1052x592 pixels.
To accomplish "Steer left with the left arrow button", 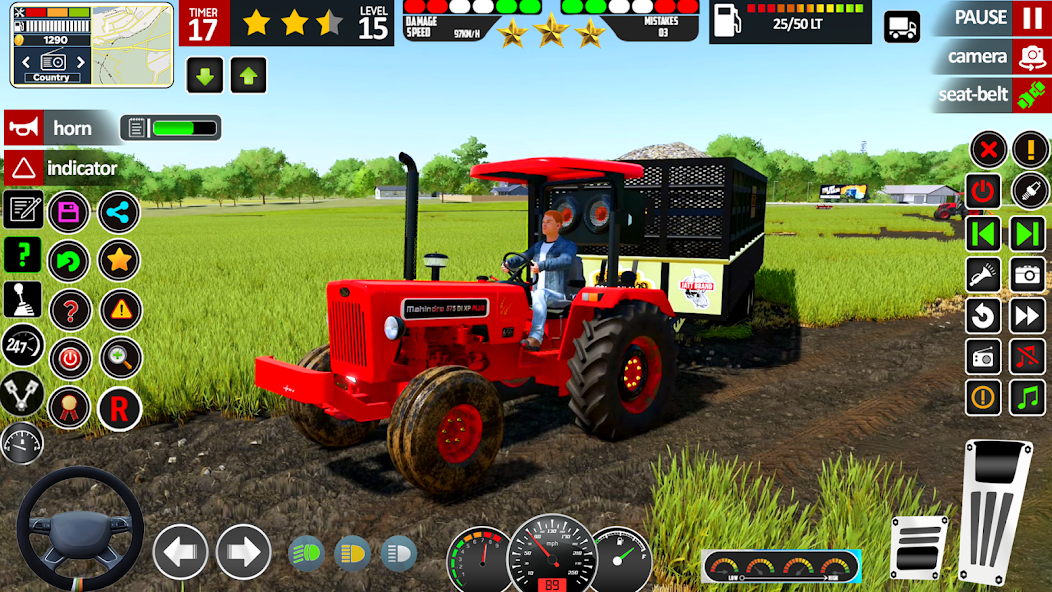I will click(180, 552).
